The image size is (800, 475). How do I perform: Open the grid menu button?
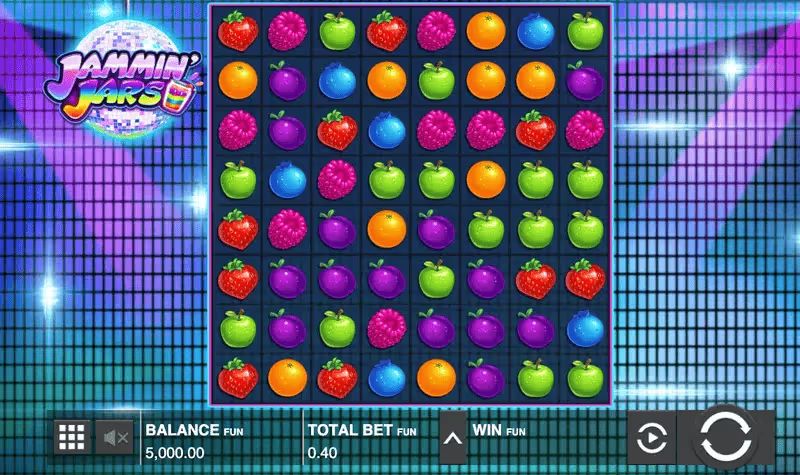tap(71, 437)
